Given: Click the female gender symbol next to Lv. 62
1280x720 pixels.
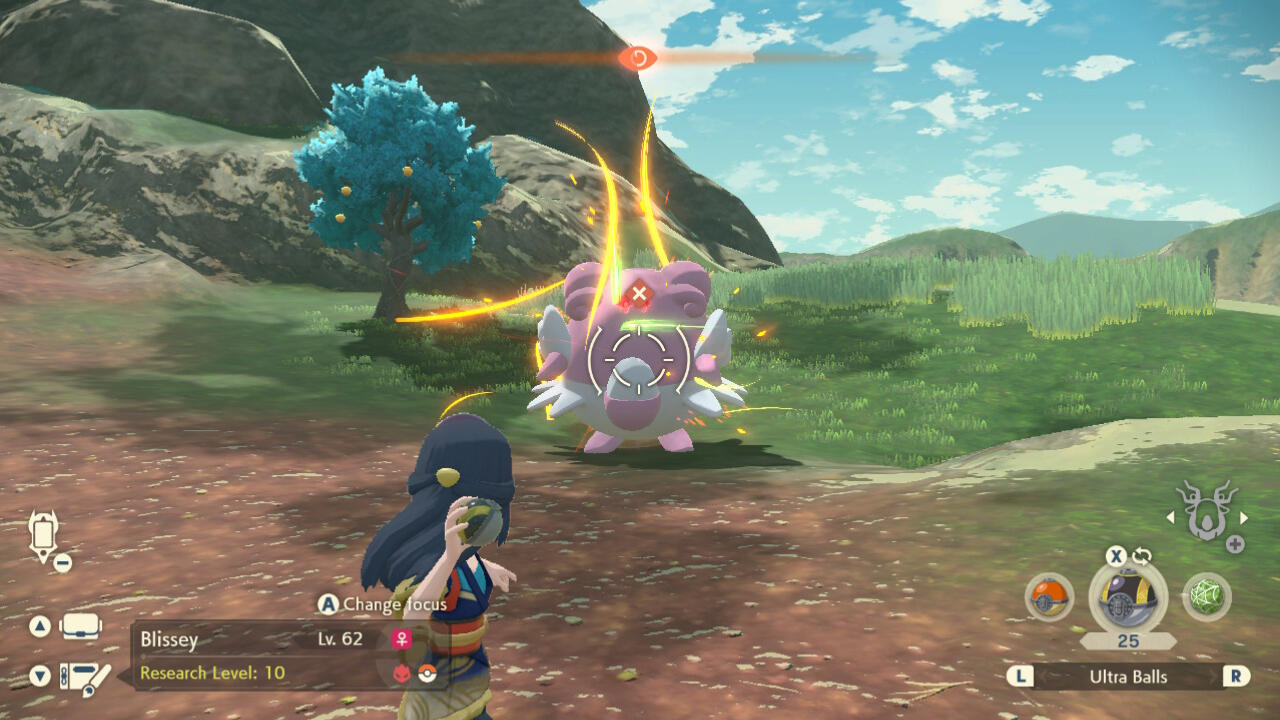Looking at the screenshot, I should tap(402, 639).
